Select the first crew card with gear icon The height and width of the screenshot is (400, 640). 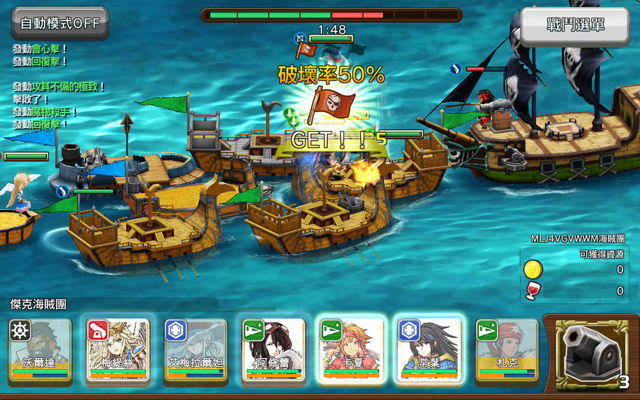[40, 351]
